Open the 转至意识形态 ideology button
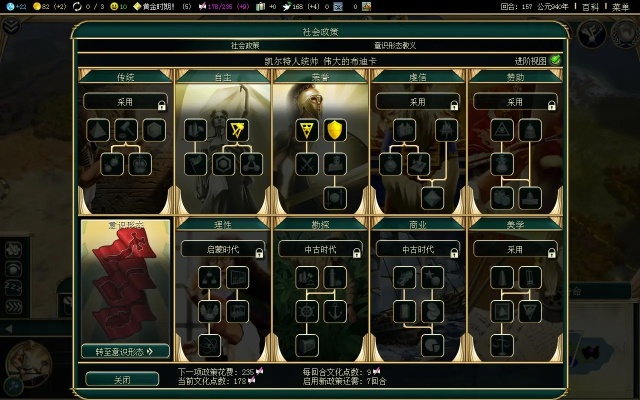This screenshot has height=400, width=640. (125, 350)
